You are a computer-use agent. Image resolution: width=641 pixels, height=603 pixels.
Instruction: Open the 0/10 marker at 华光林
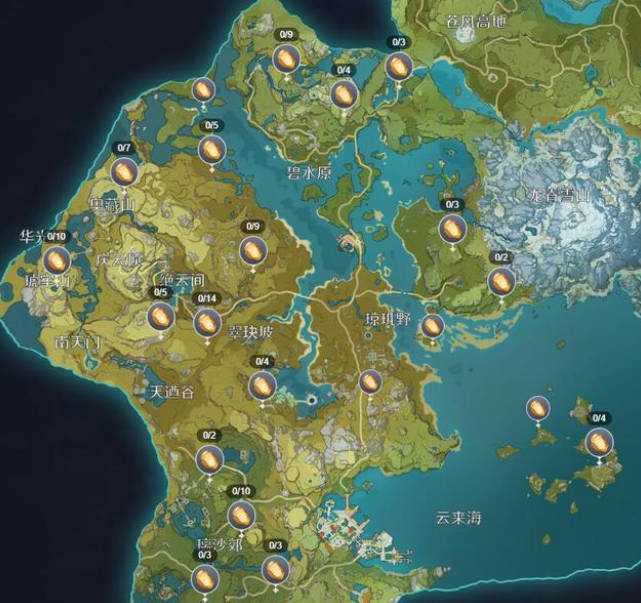(x=56, y=260)
